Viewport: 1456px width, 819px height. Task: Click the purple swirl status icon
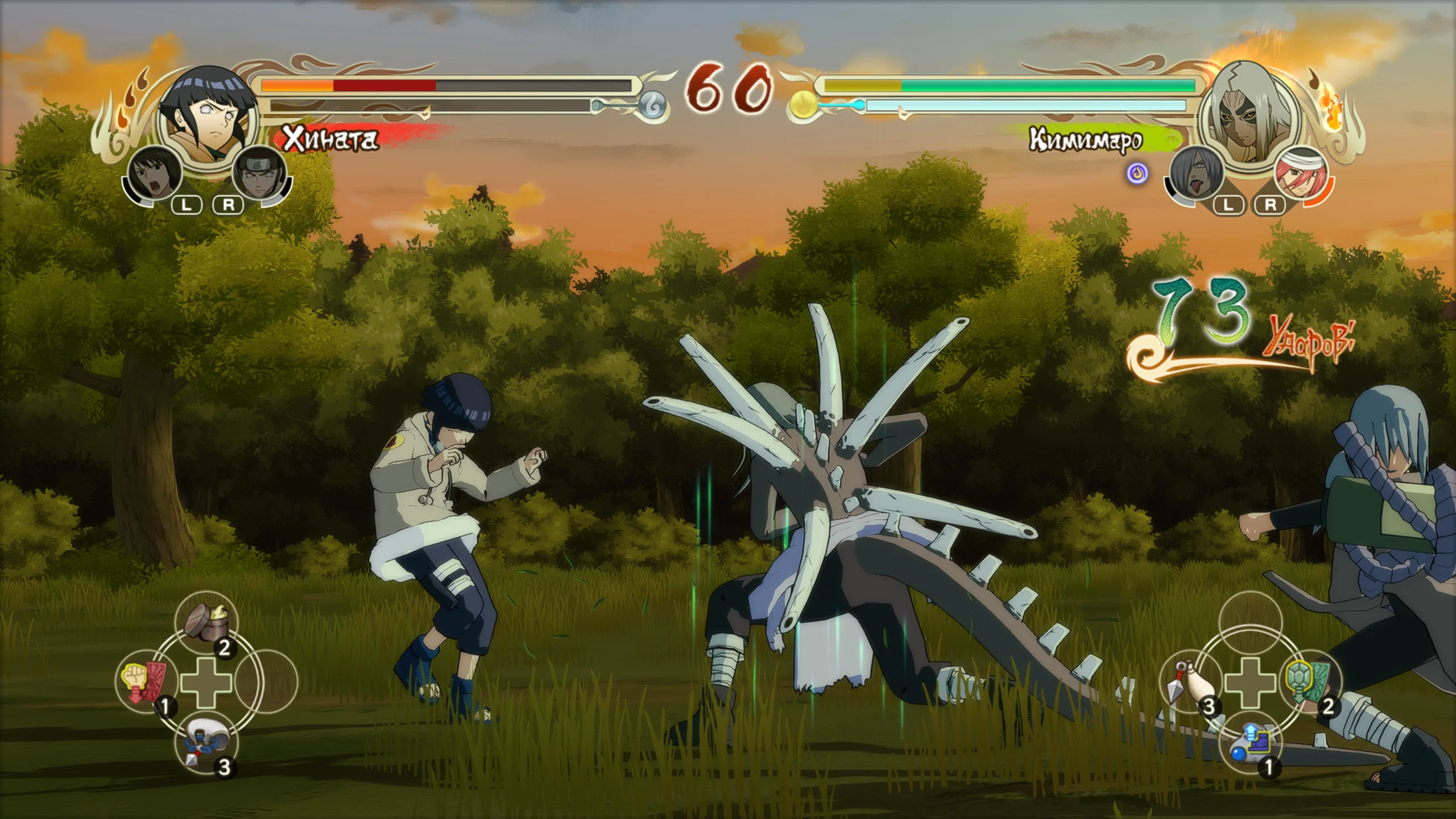coord(1137,173)
